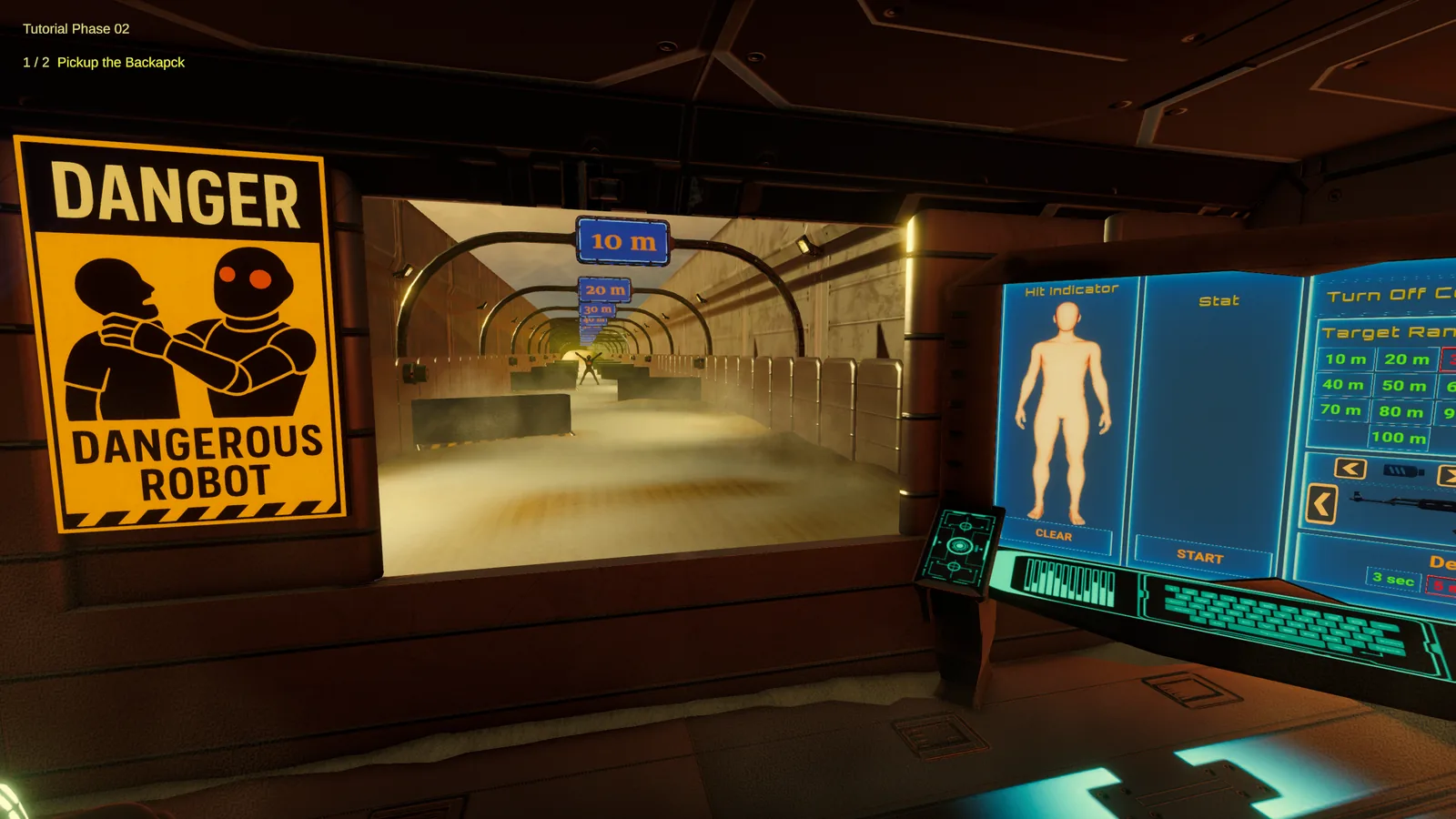Set target range to 10 m
The height and width of the screenshot is (819, 1456).
click(x=1345, y=359)
